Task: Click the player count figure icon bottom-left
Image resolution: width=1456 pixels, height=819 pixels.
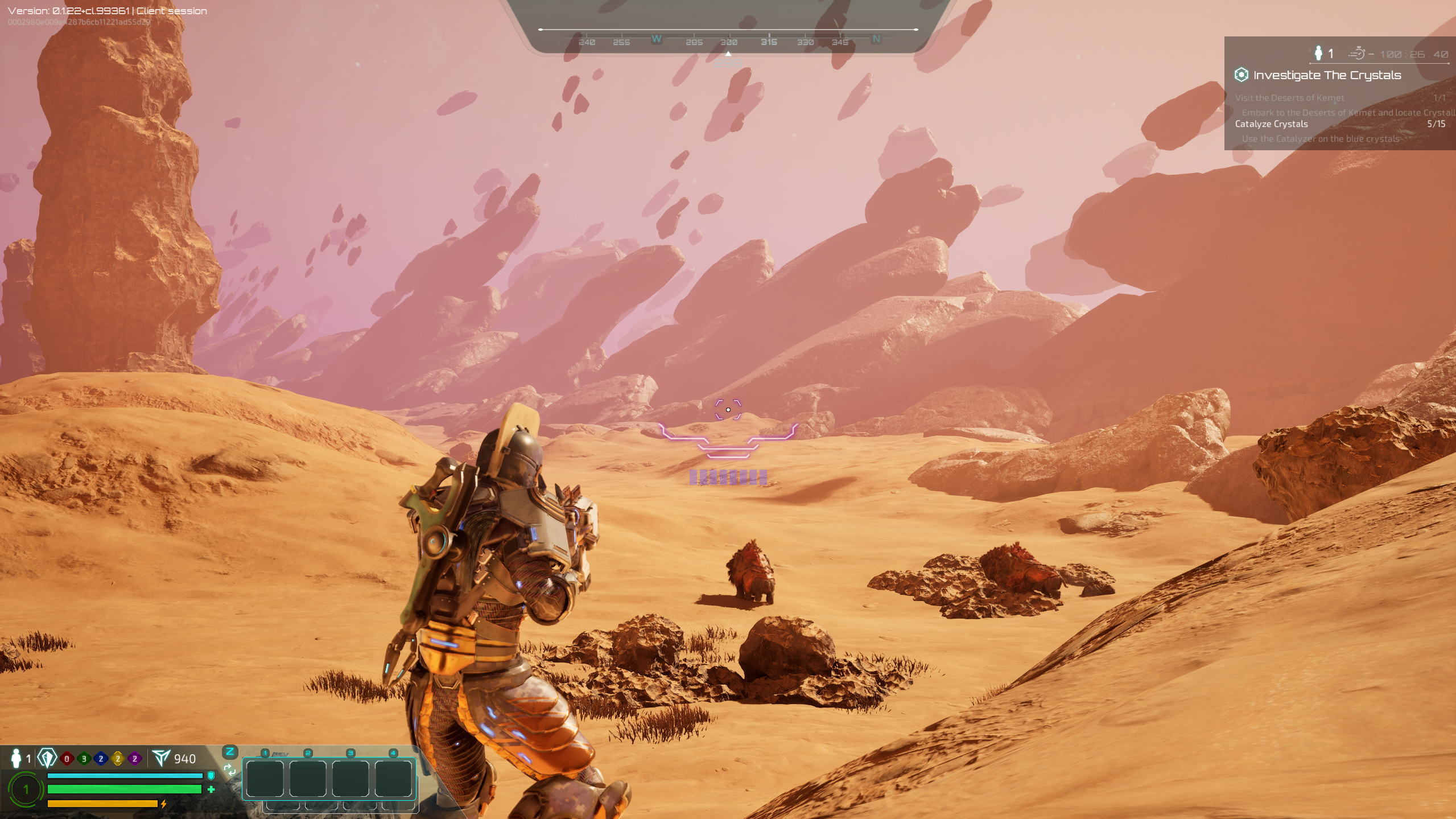Action: pos(15,758)
